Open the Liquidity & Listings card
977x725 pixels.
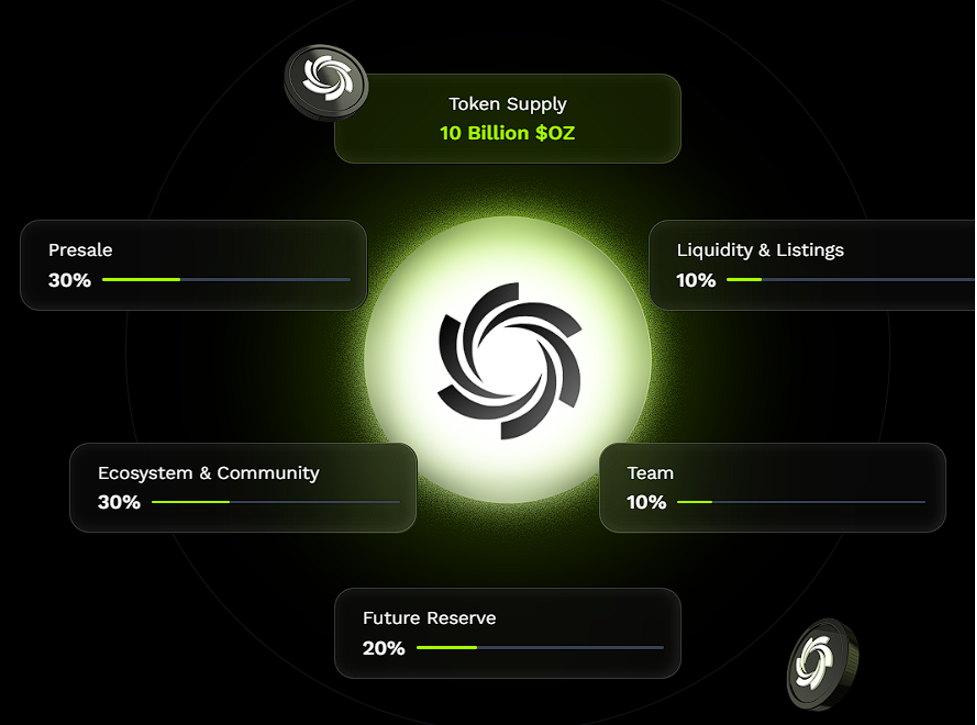pos(812,265)
